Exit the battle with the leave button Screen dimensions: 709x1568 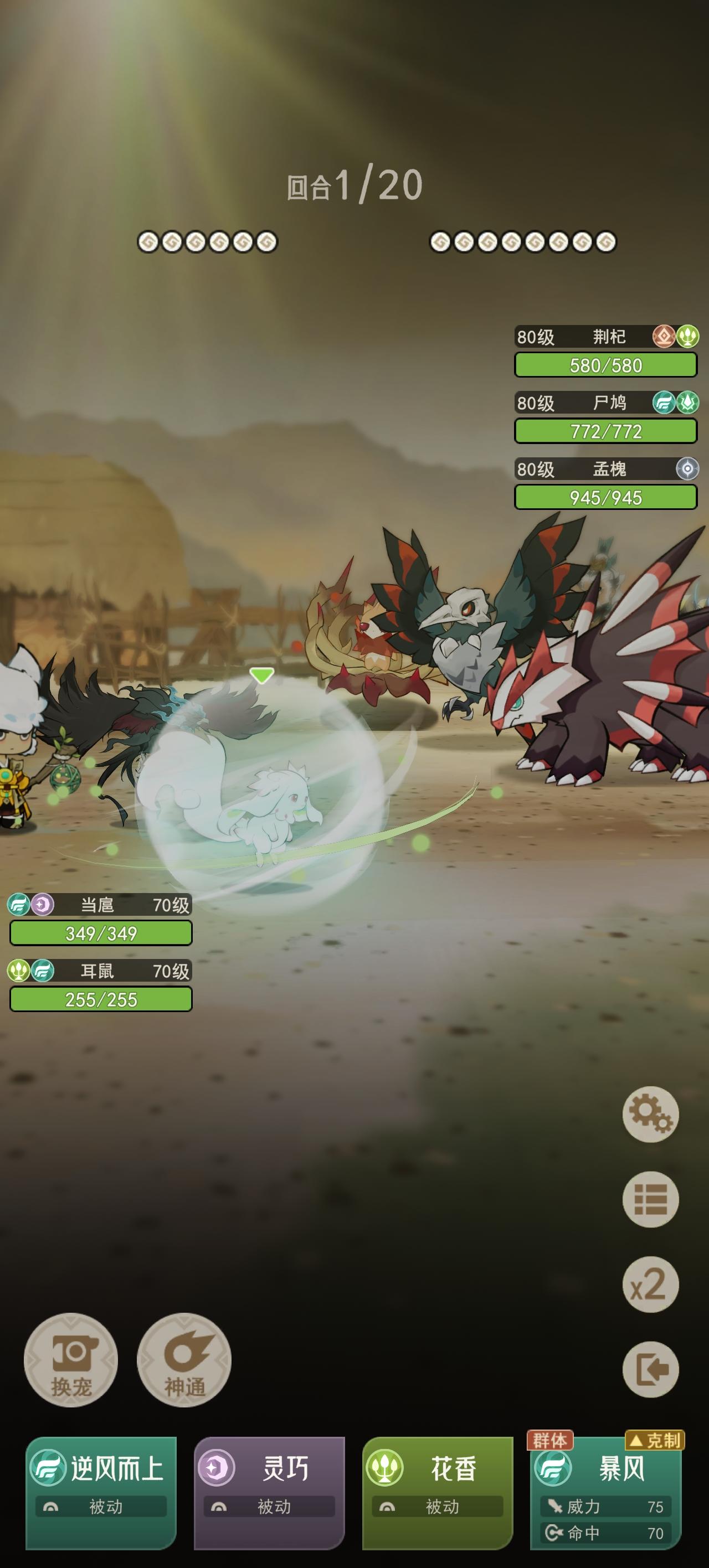coord(650,1370)
